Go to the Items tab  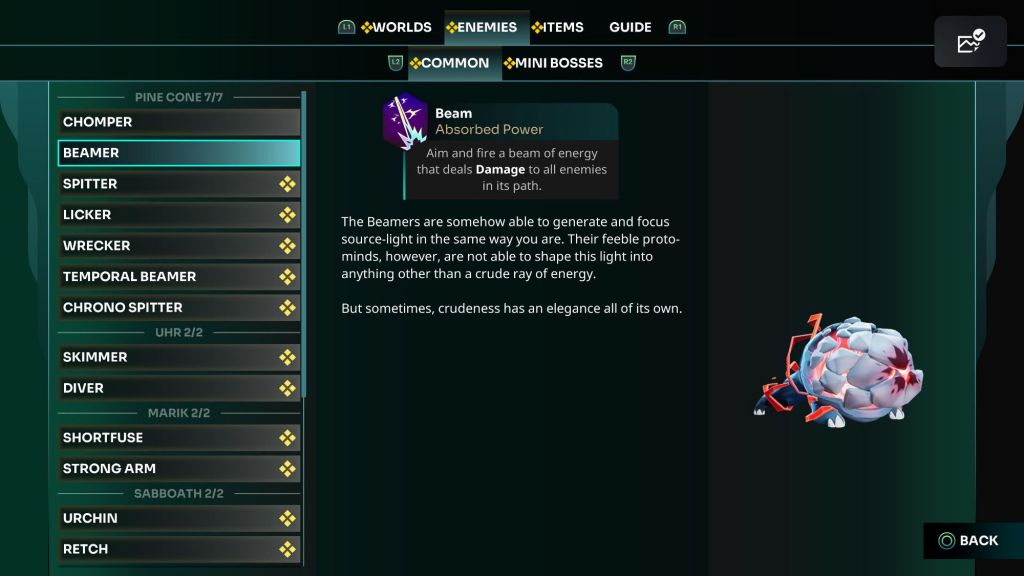click(559, 27)
